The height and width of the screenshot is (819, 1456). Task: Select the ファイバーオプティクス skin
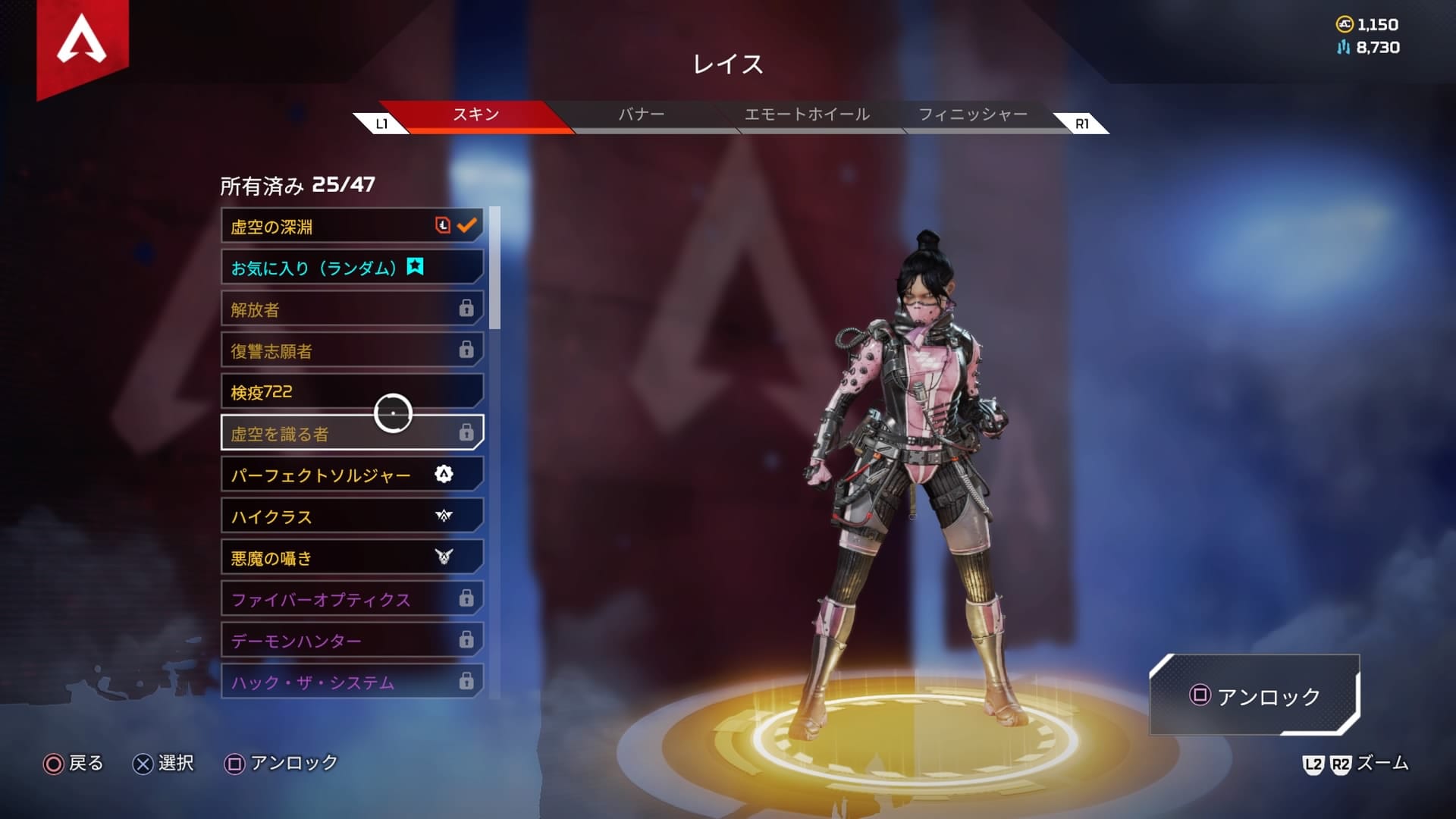tap(352, 599)
